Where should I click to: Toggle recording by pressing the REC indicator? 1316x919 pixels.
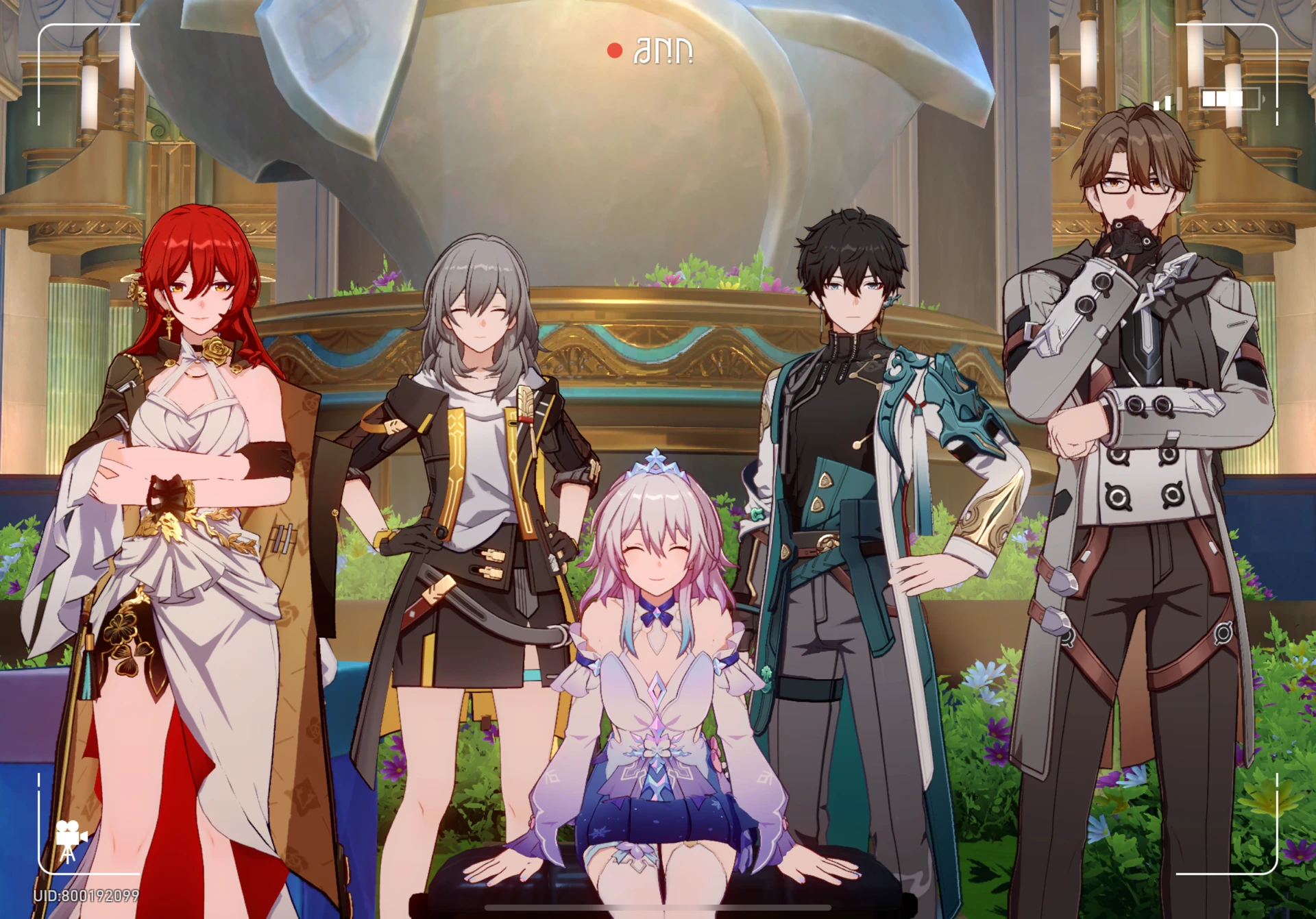click(616, 49)
